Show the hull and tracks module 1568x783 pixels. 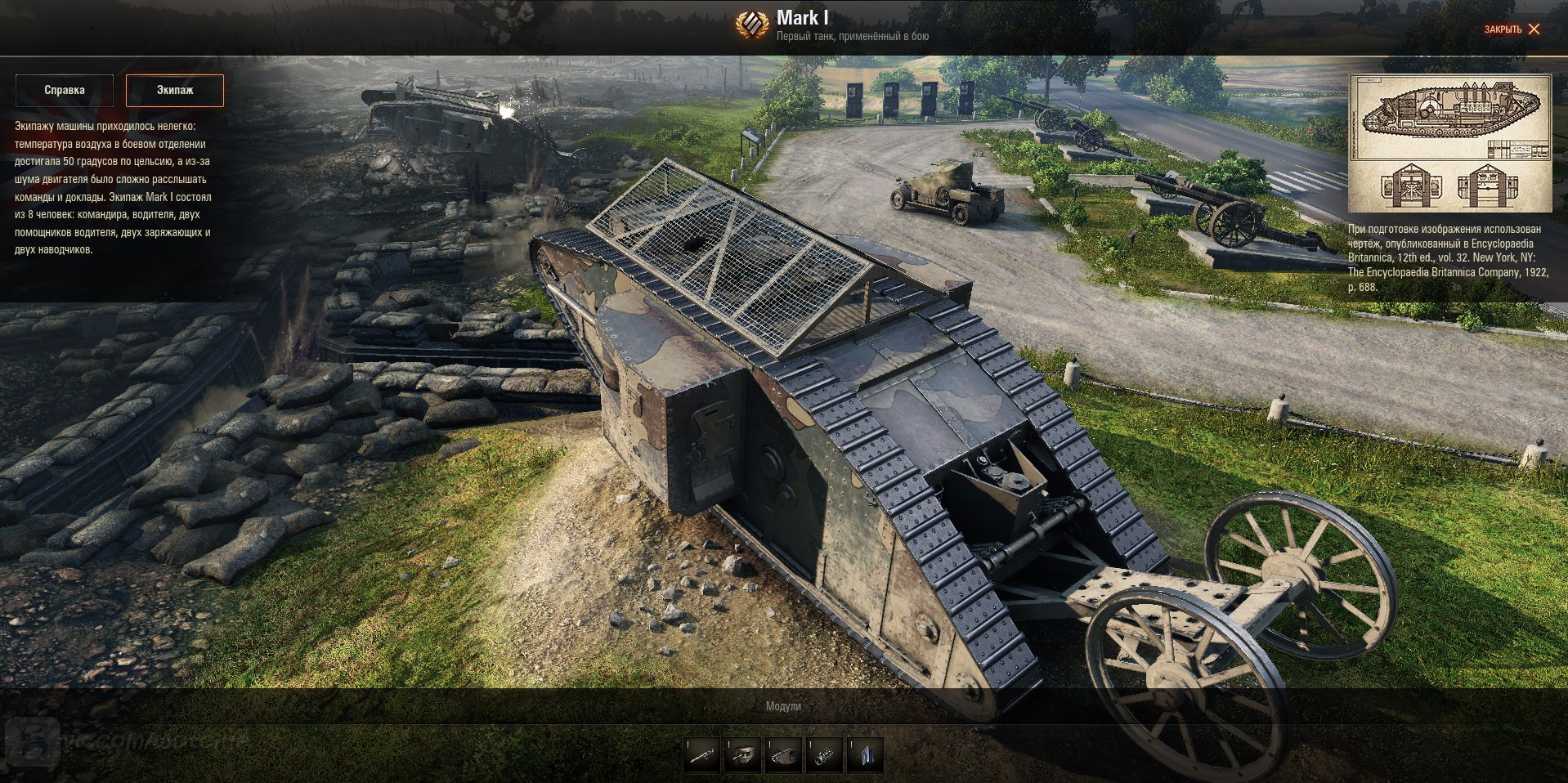(783, 755)
